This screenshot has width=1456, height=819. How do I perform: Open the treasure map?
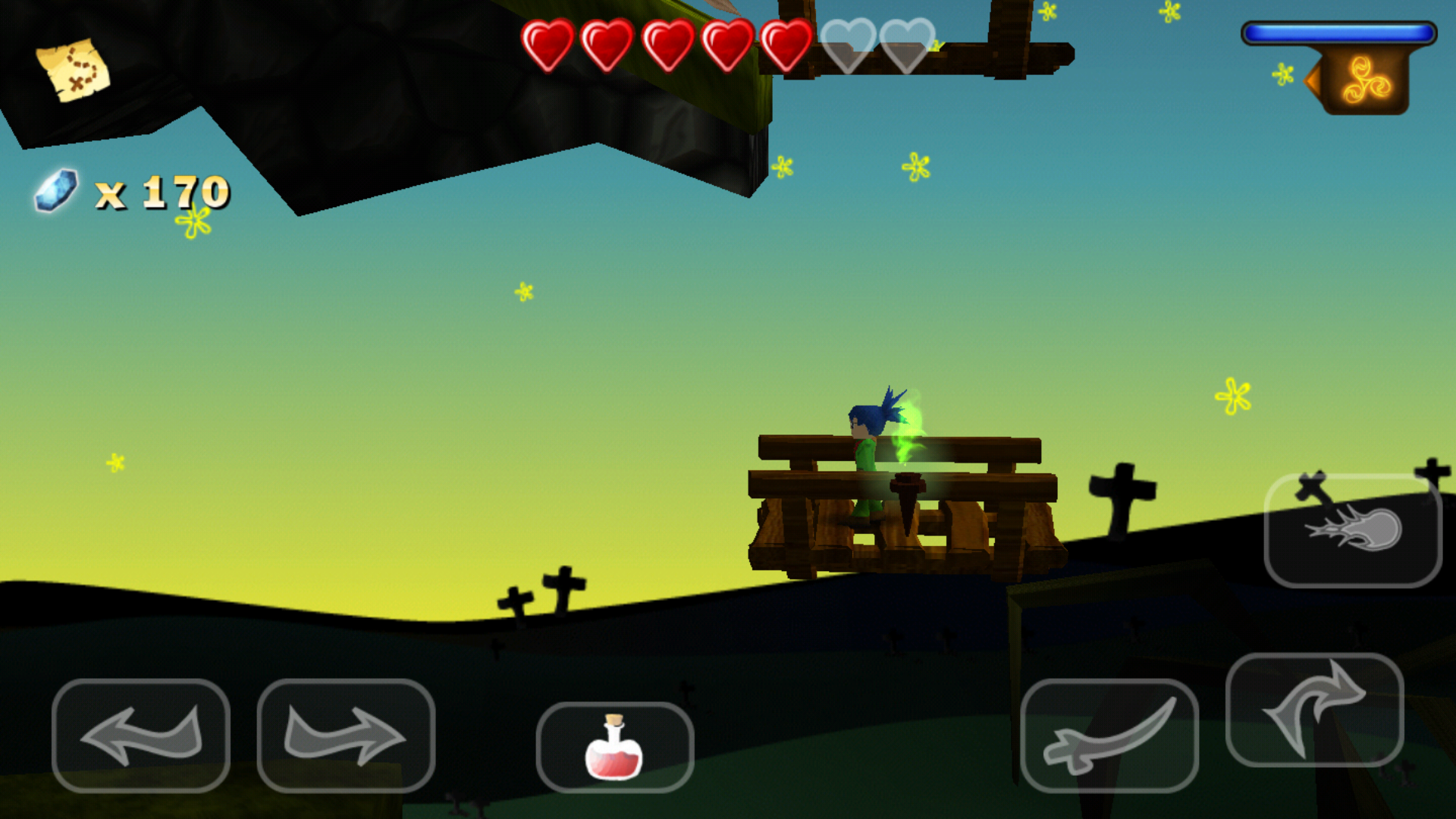tap(74, 70)
